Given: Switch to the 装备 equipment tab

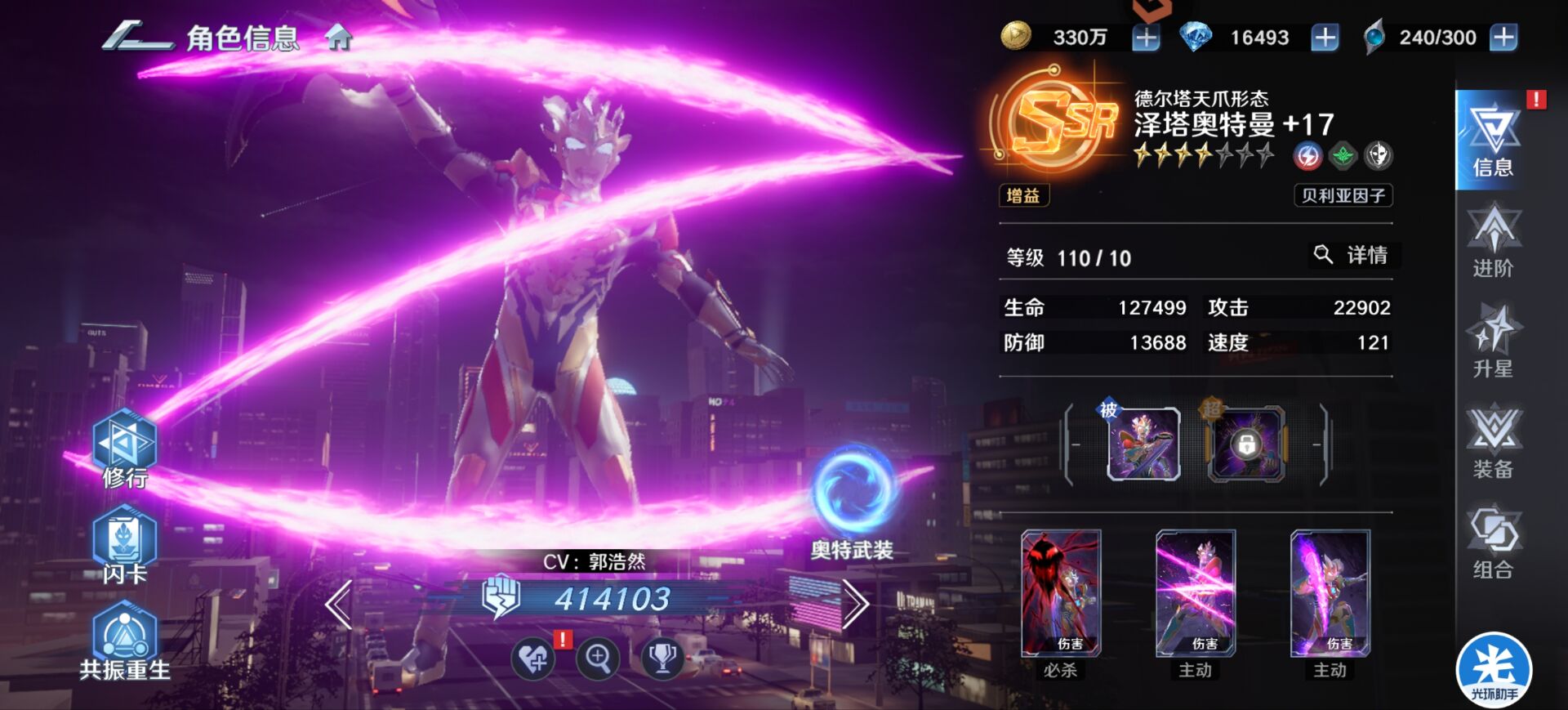Looking at the screenshot, I should click(x=1492, y=442).
